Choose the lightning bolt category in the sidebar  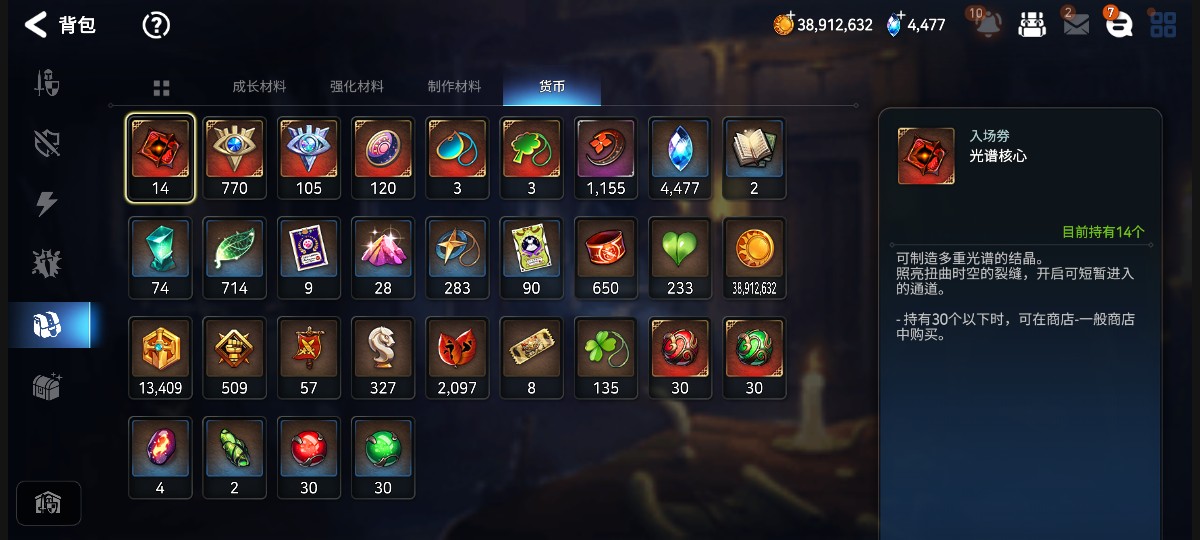coord(47,203)
